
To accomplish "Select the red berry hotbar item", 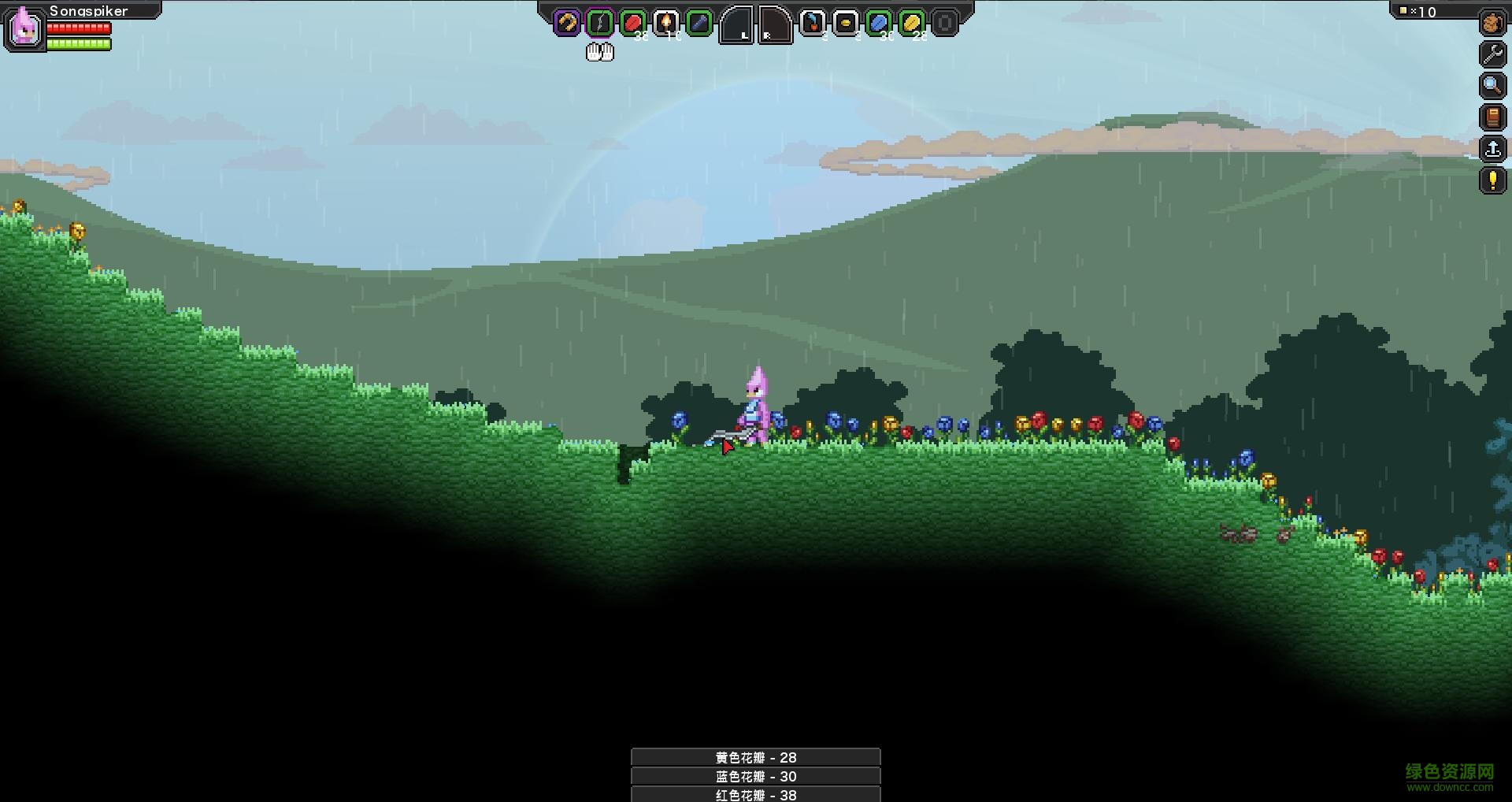I will tap(631, 22).
